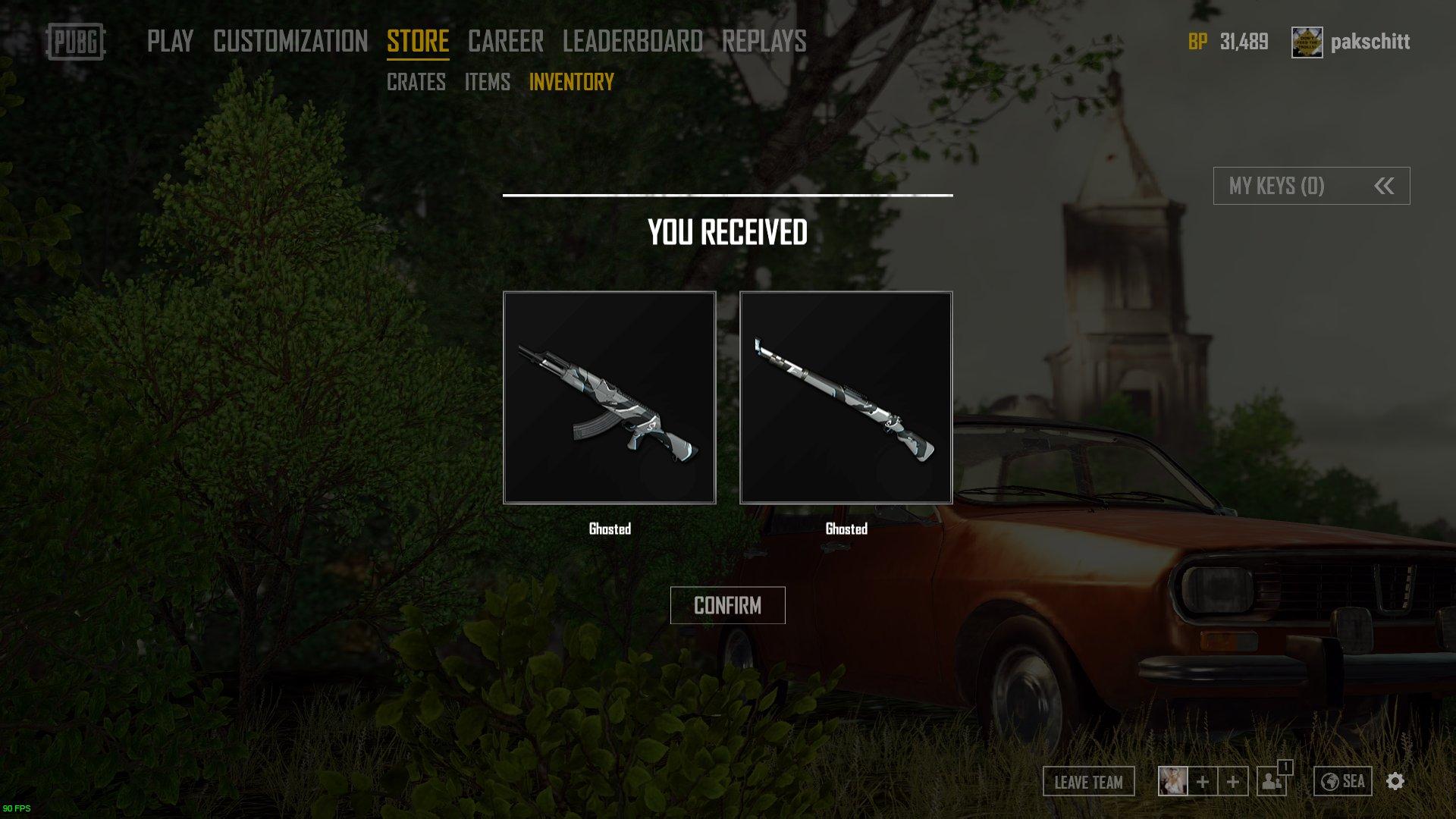Open the Play menu

point(170,41)
